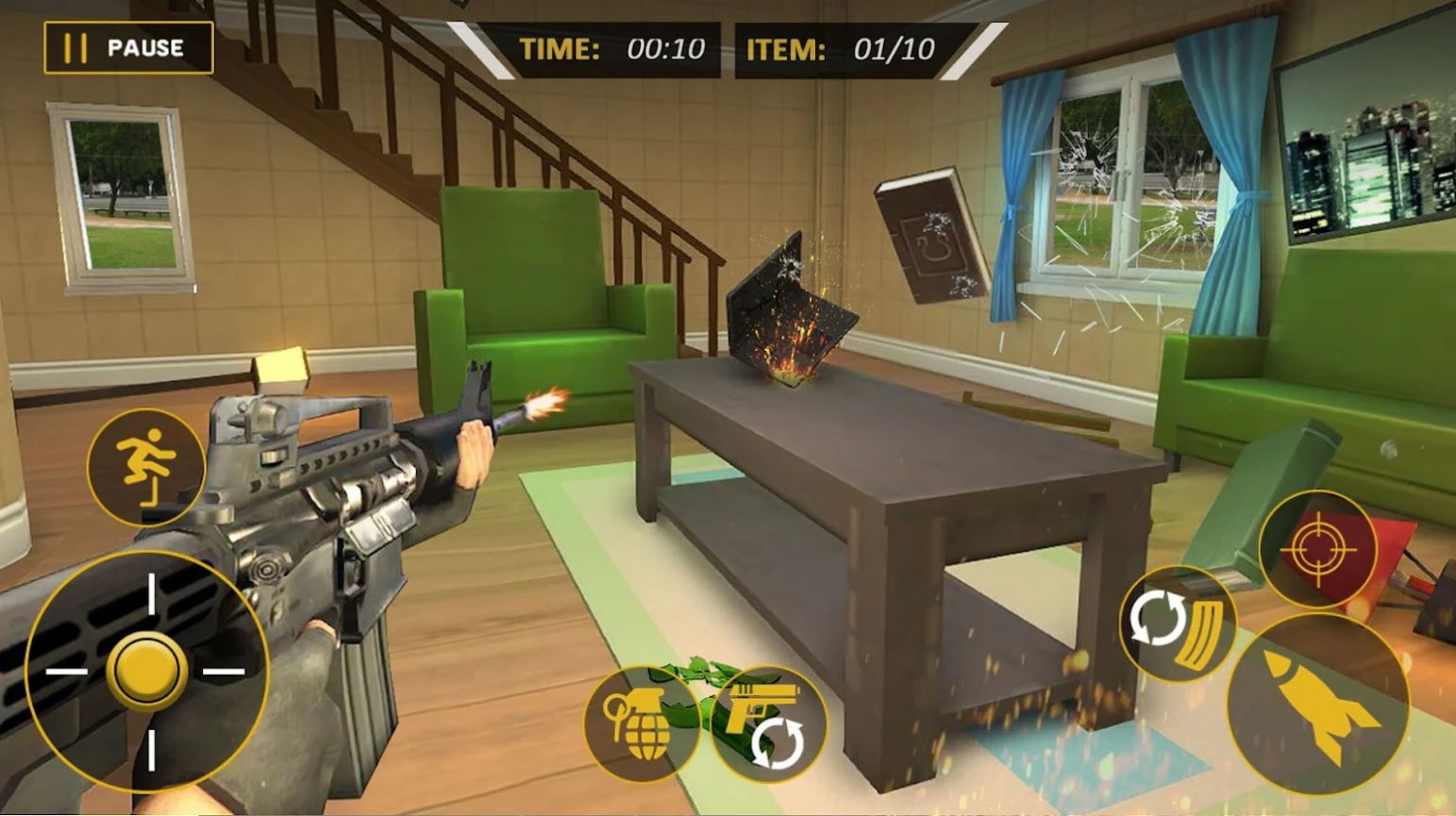This screenshot has width=1456, height=816.
Task: Click the pause bars icon
Action: (78, 46)
